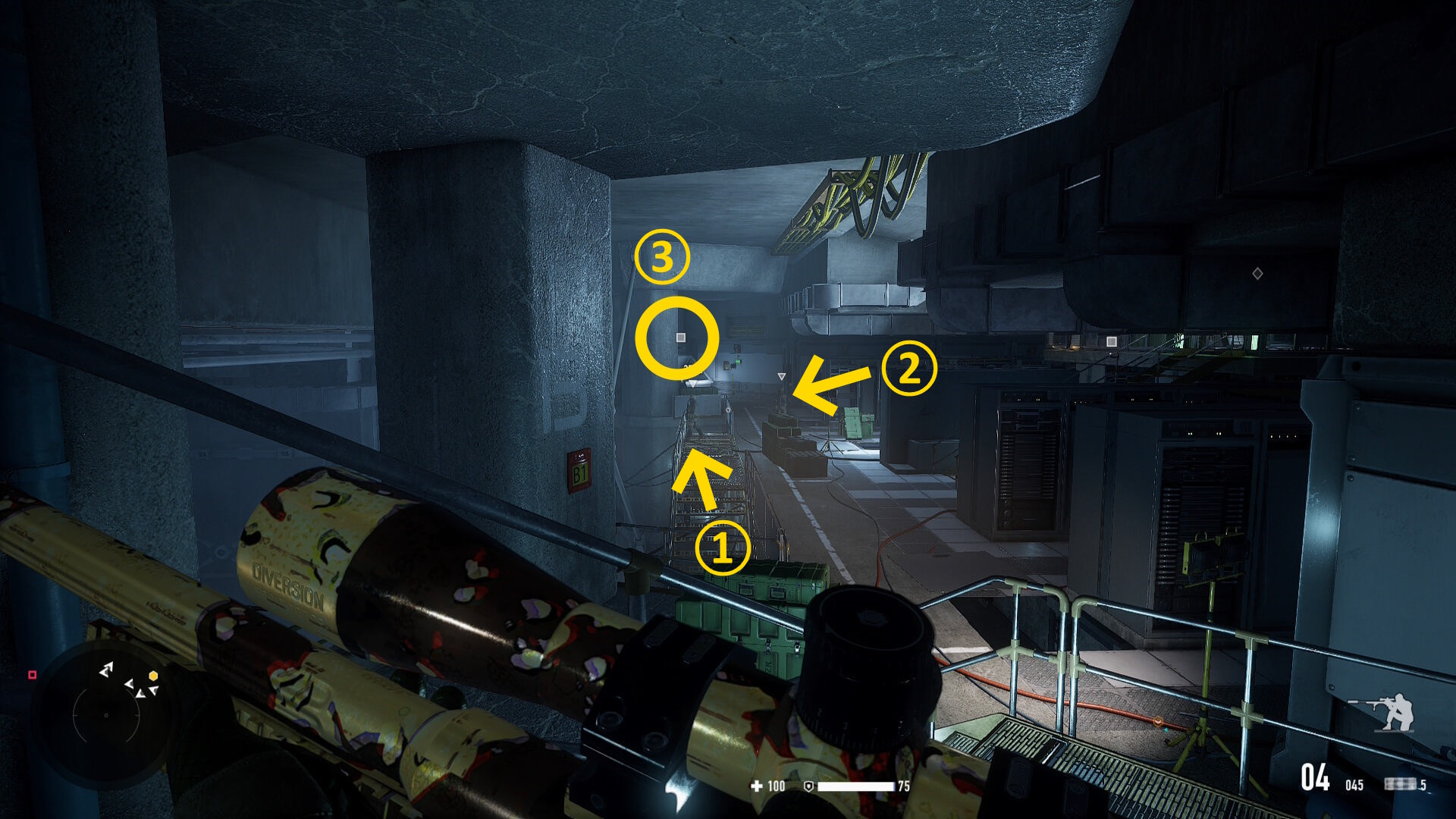The image size is (1456, 819).
Task: Click the diamond objective marker
Action: [1257, 273]
